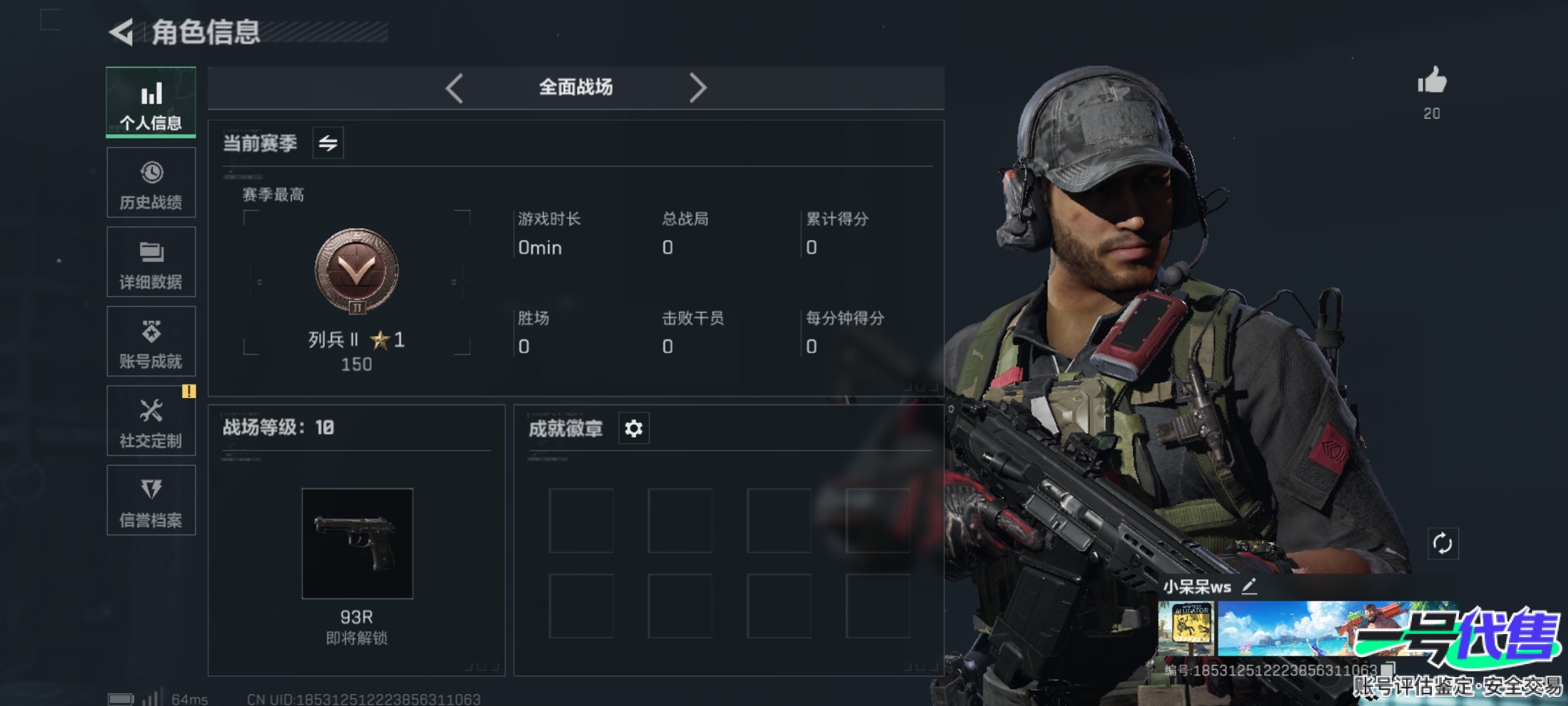
Task: View the 信誉档案 tab
Action: [151, 501]
